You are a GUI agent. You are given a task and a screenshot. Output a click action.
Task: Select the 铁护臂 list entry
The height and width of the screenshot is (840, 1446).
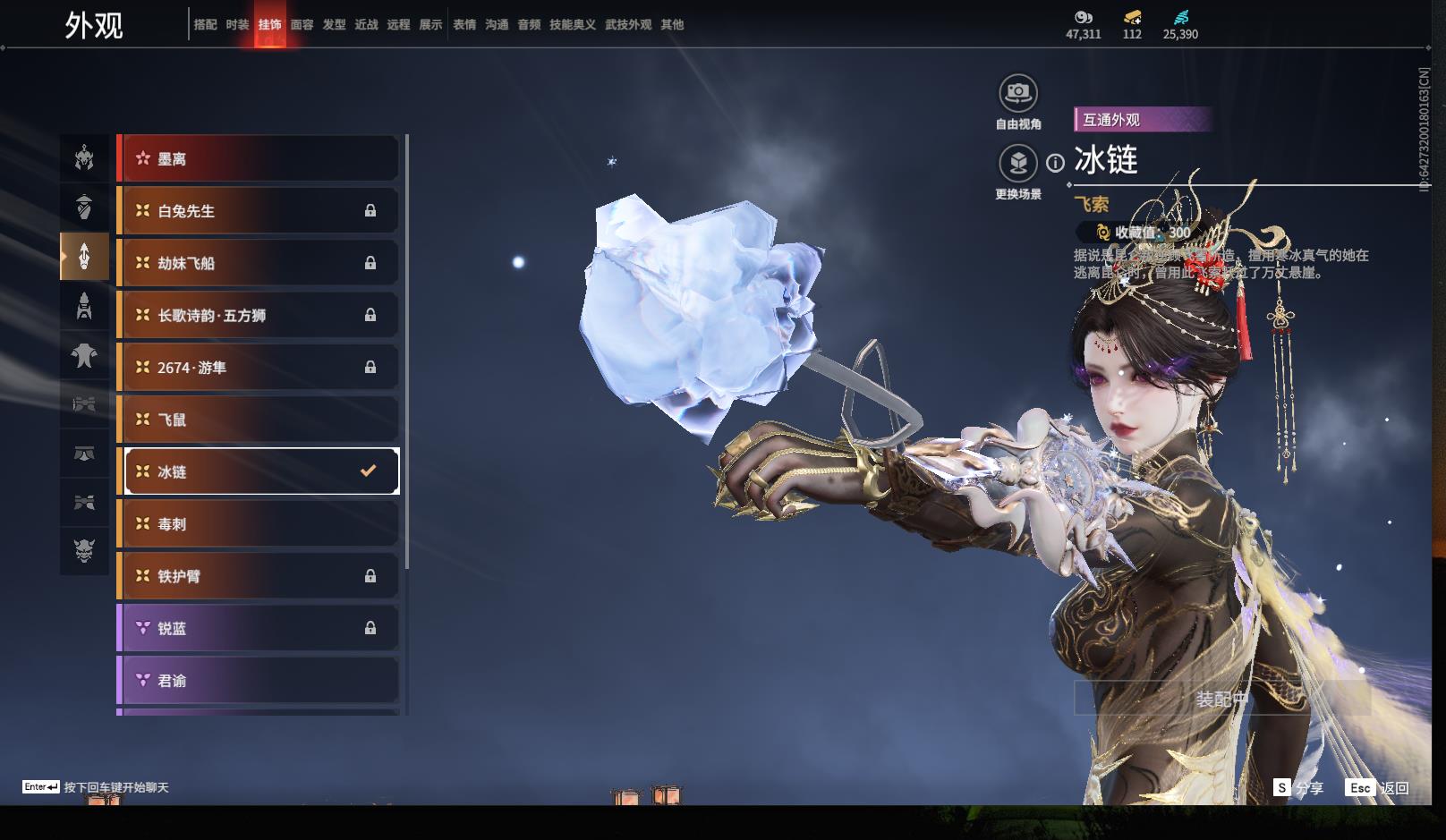tap(259, 576)
